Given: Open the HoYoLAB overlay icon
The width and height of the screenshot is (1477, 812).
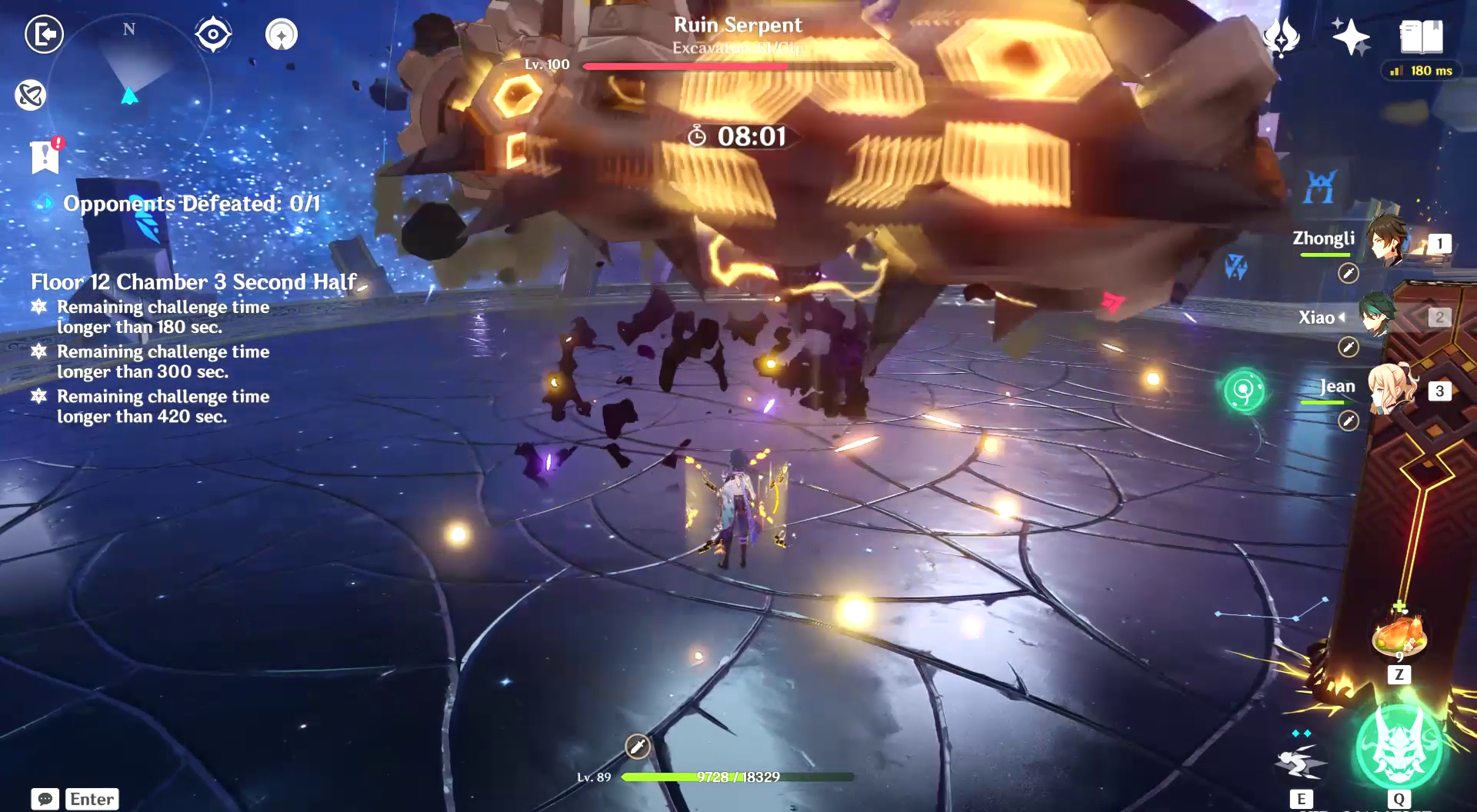Looking at the screenshot, I should pyautogui.click(x=29, y=95).
